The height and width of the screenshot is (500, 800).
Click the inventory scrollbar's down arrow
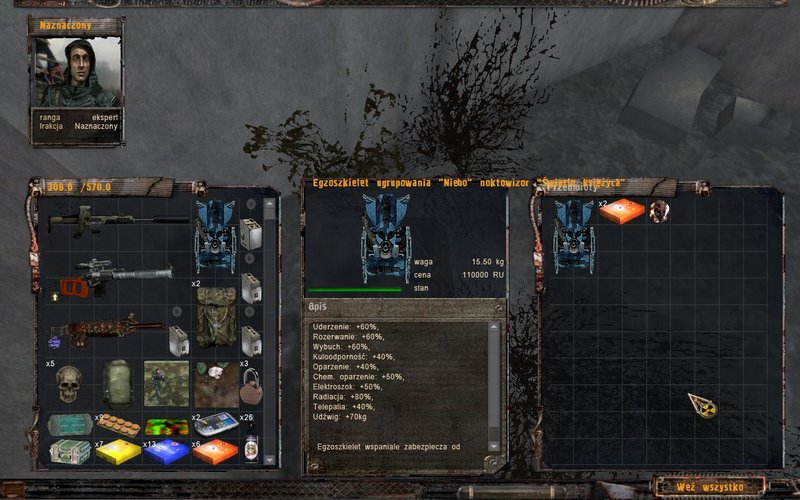pos(269,457)
